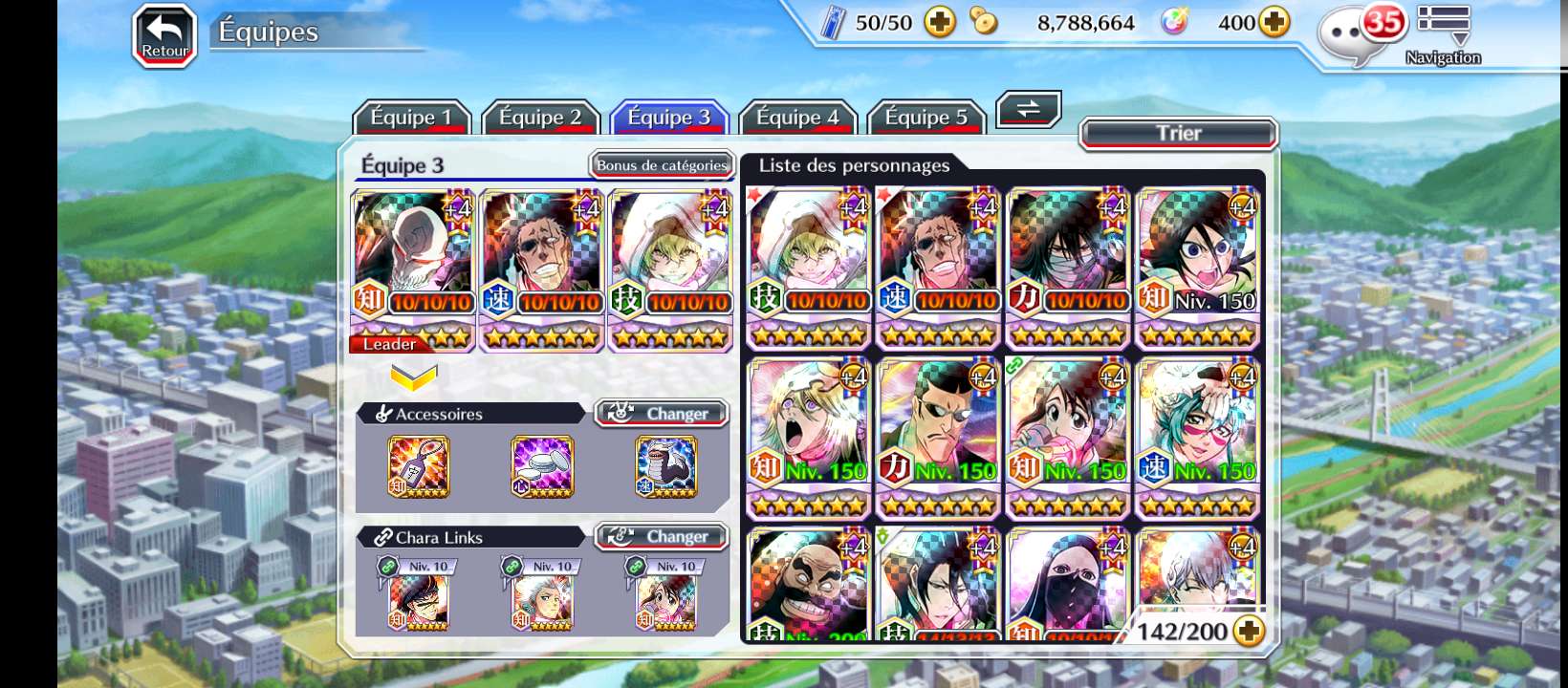Select the Niv. 150 pink-glasses character in list
This screenshot has height=688, width=1568.
(1197, 437)
